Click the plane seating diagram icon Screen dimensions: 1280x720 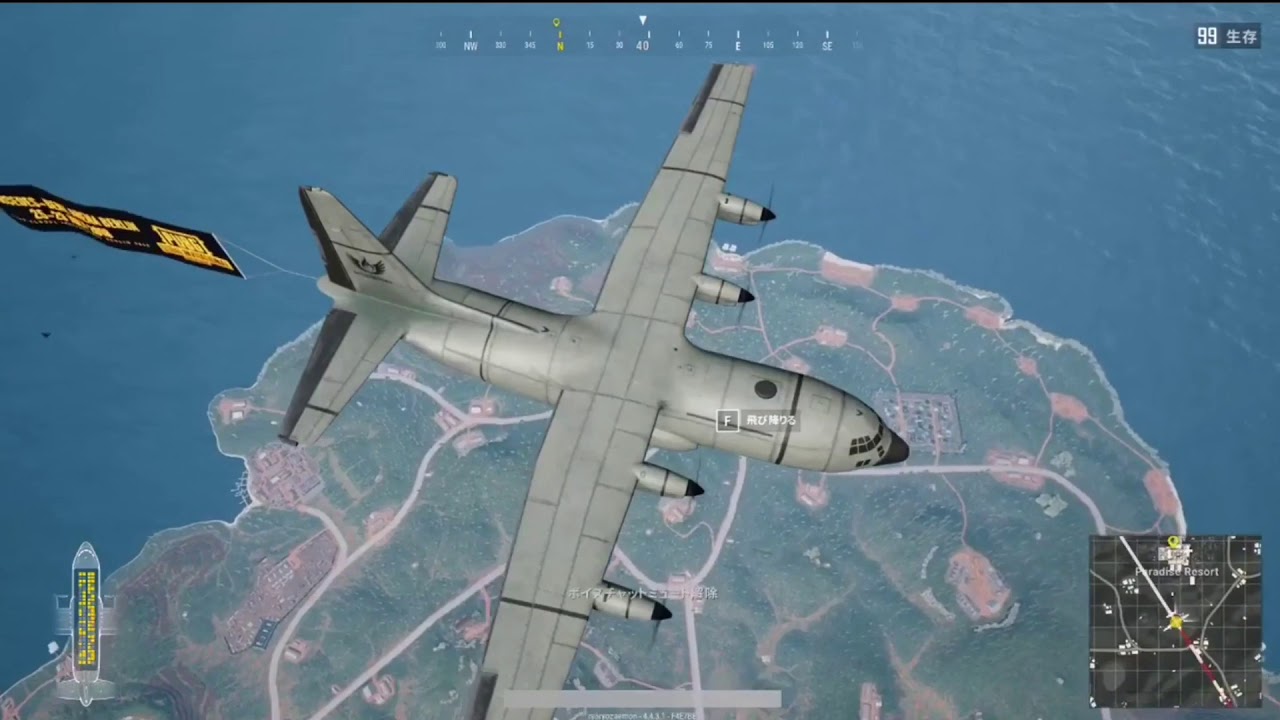86,621
